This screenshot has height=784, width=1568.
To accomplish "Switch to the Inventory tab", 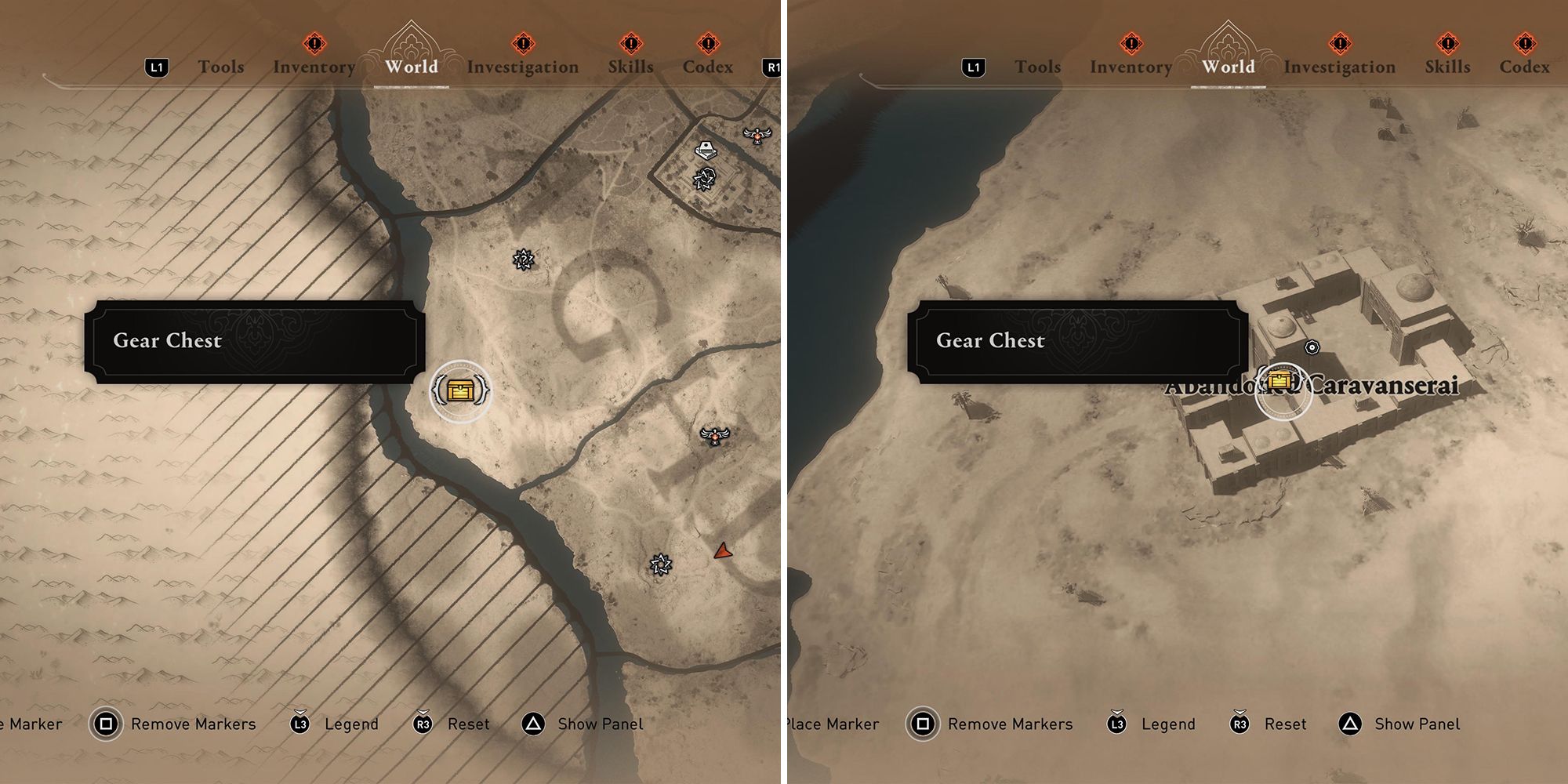I will [314, 67].
